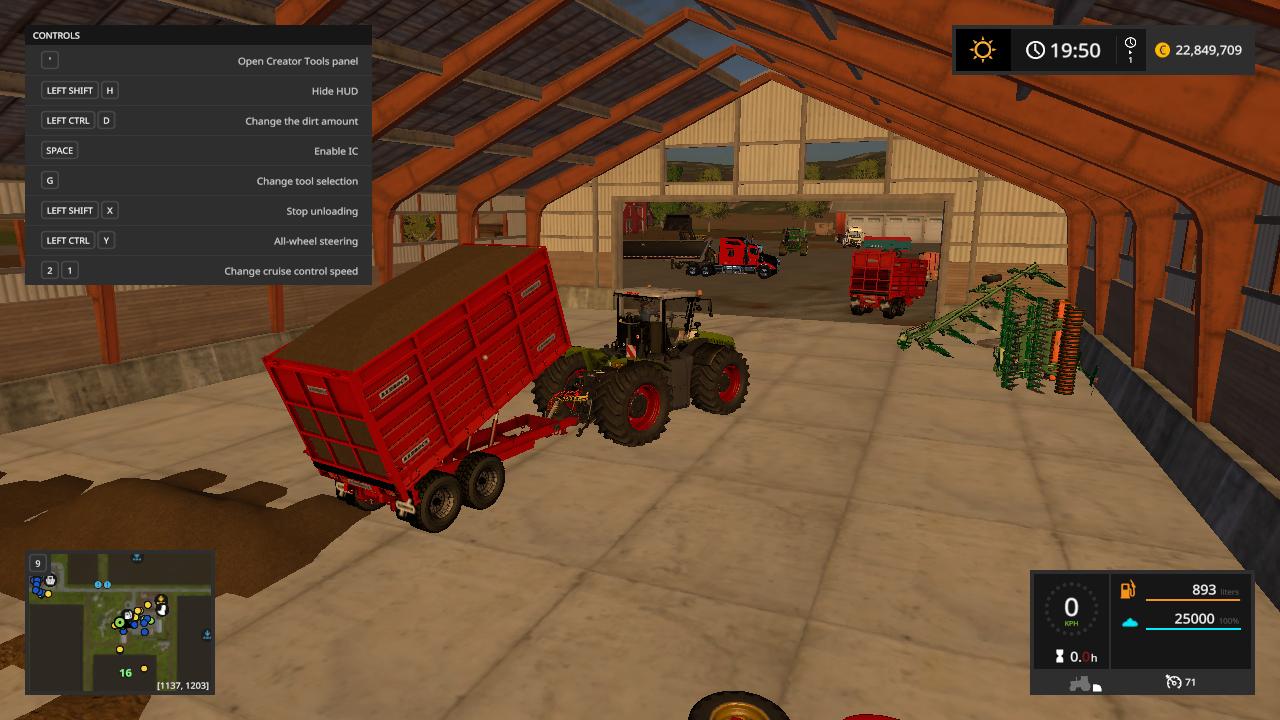Select the CONTROLS panel header
Viewport: 1280px width, 720px height.
point(58,35)
